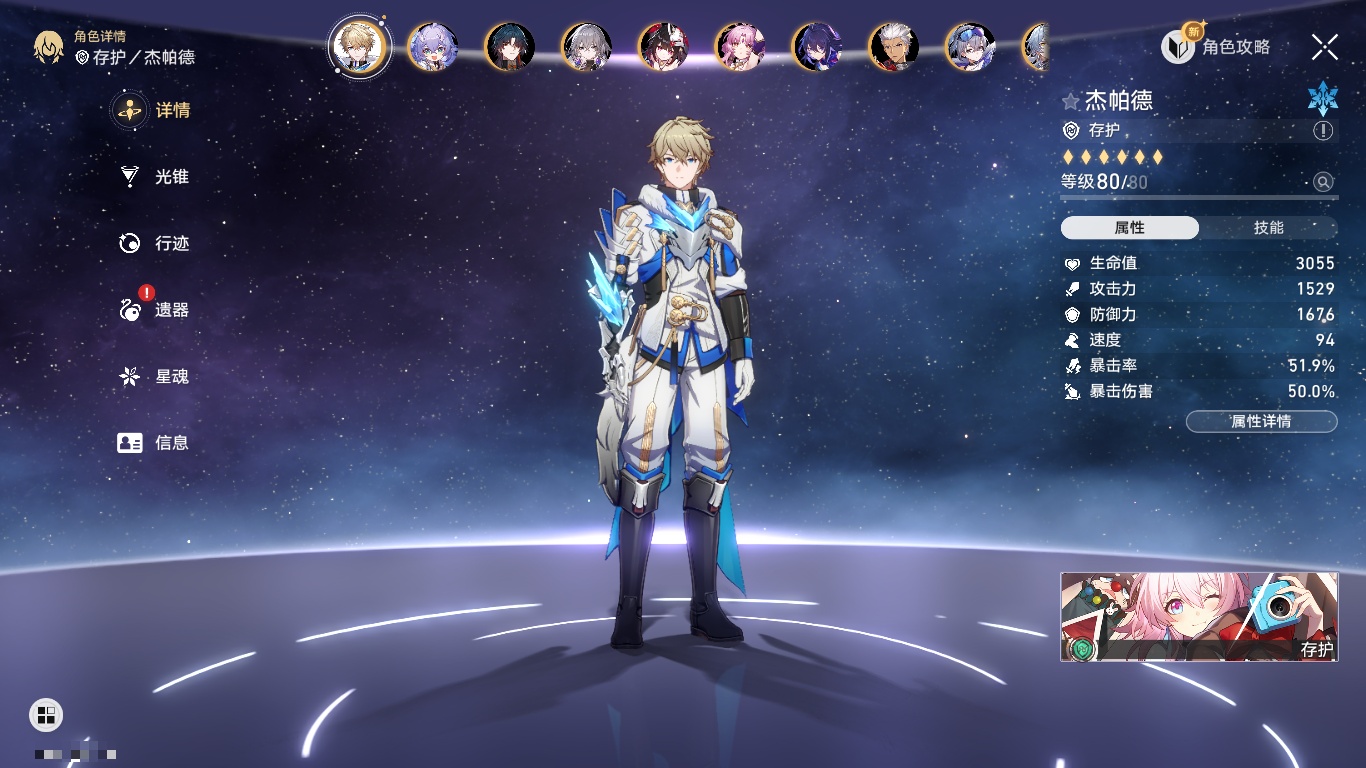Screen dimensions: 1366x768
Task: Toggle the favorite star beside 杰帕德
Action: pos(1071,101)
